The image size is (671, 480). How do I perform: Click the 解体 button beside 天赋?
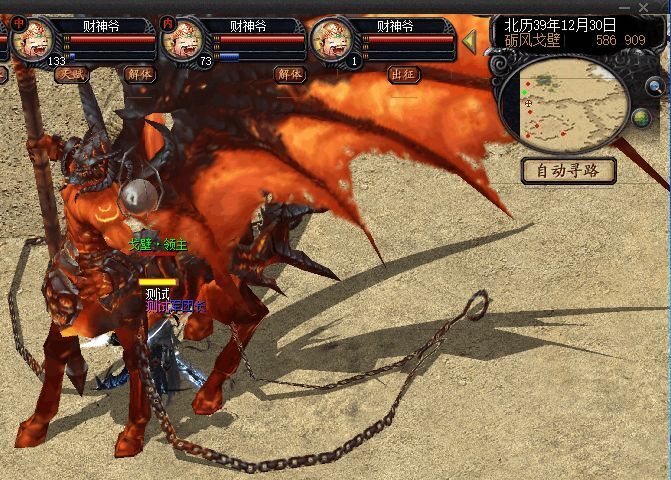[139, 74]
